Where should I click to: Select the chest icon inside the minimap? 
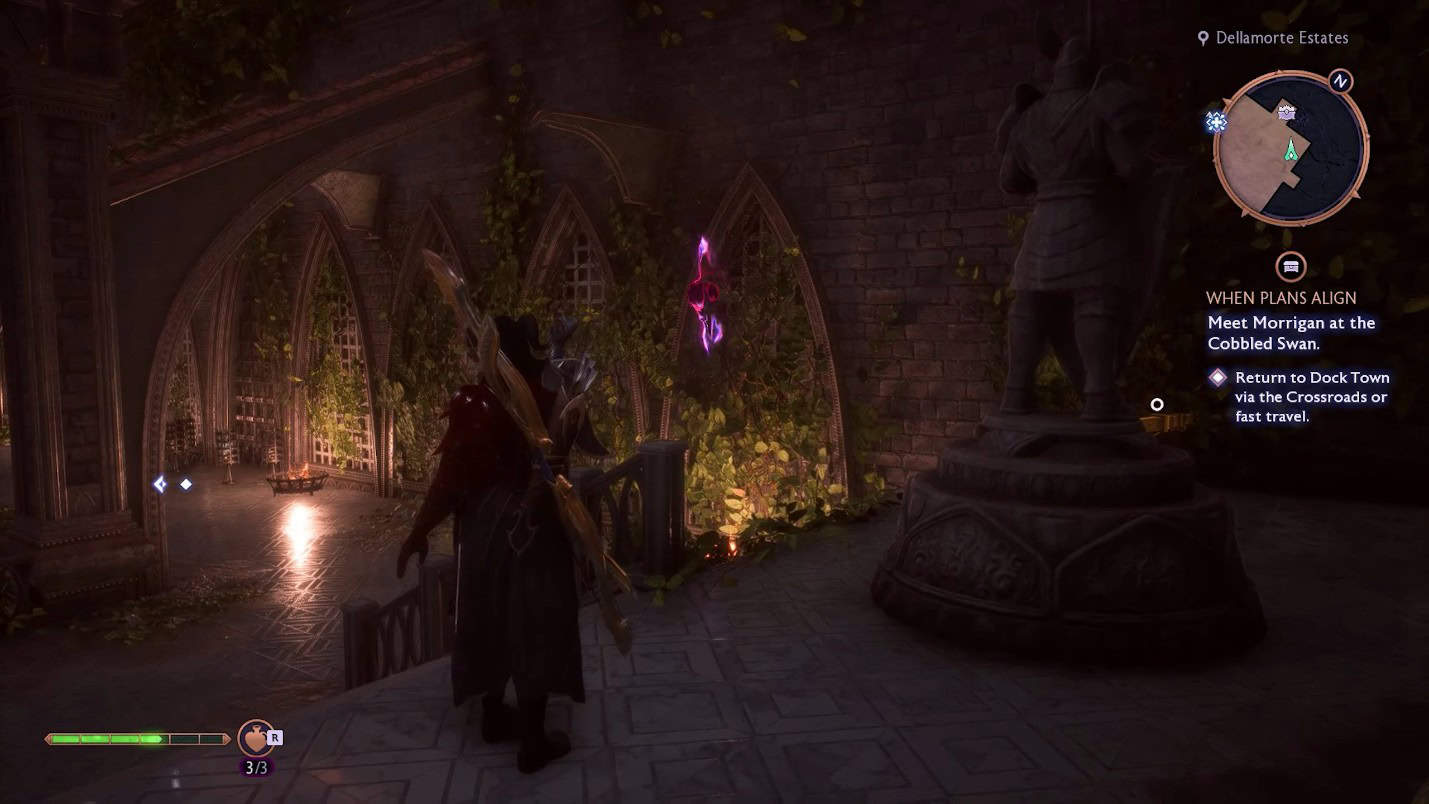point(1286,110)
